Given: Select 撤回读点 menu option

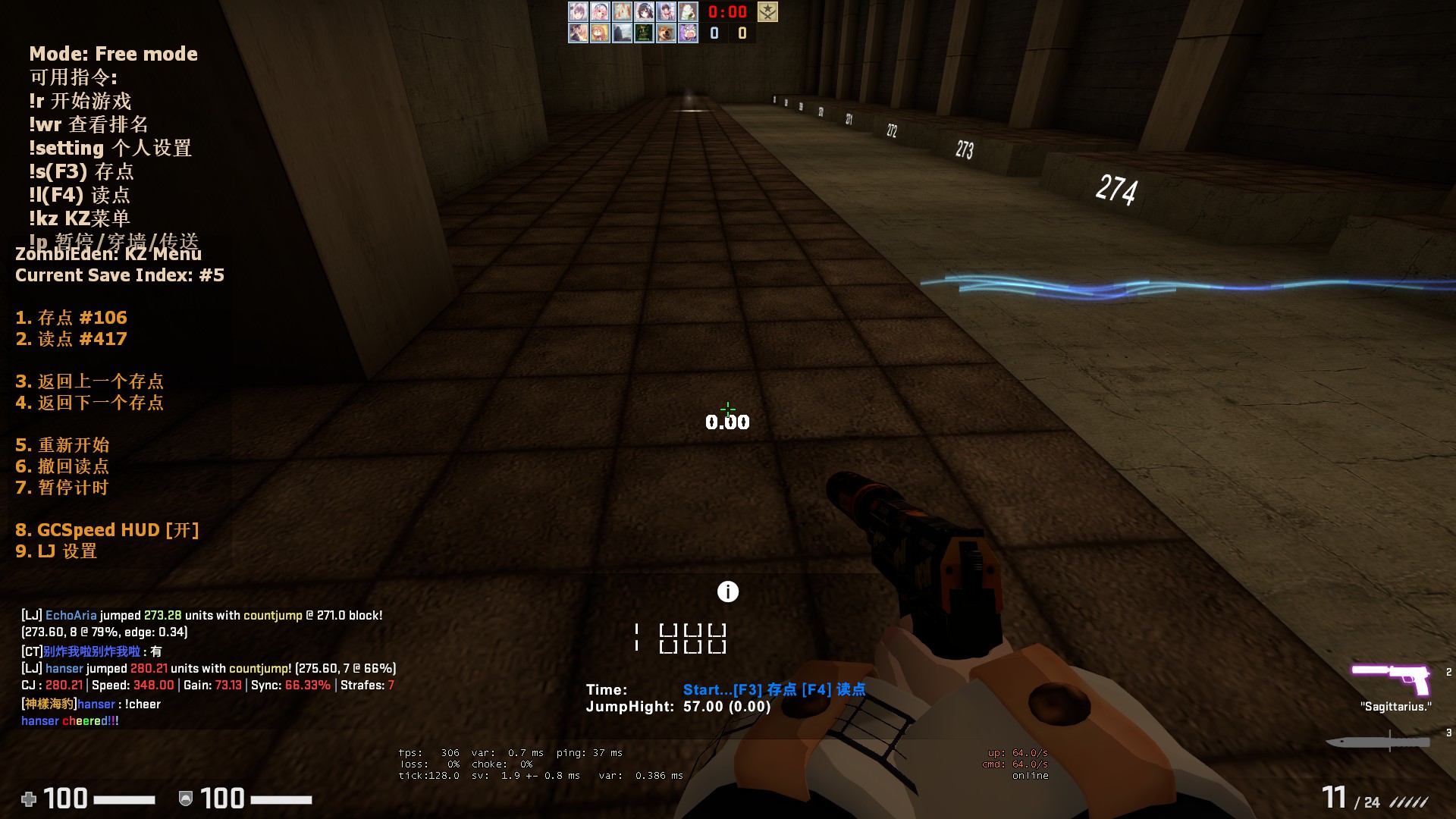Looking at the screenshot, I should pyautogui.click(x=62, y=466).
